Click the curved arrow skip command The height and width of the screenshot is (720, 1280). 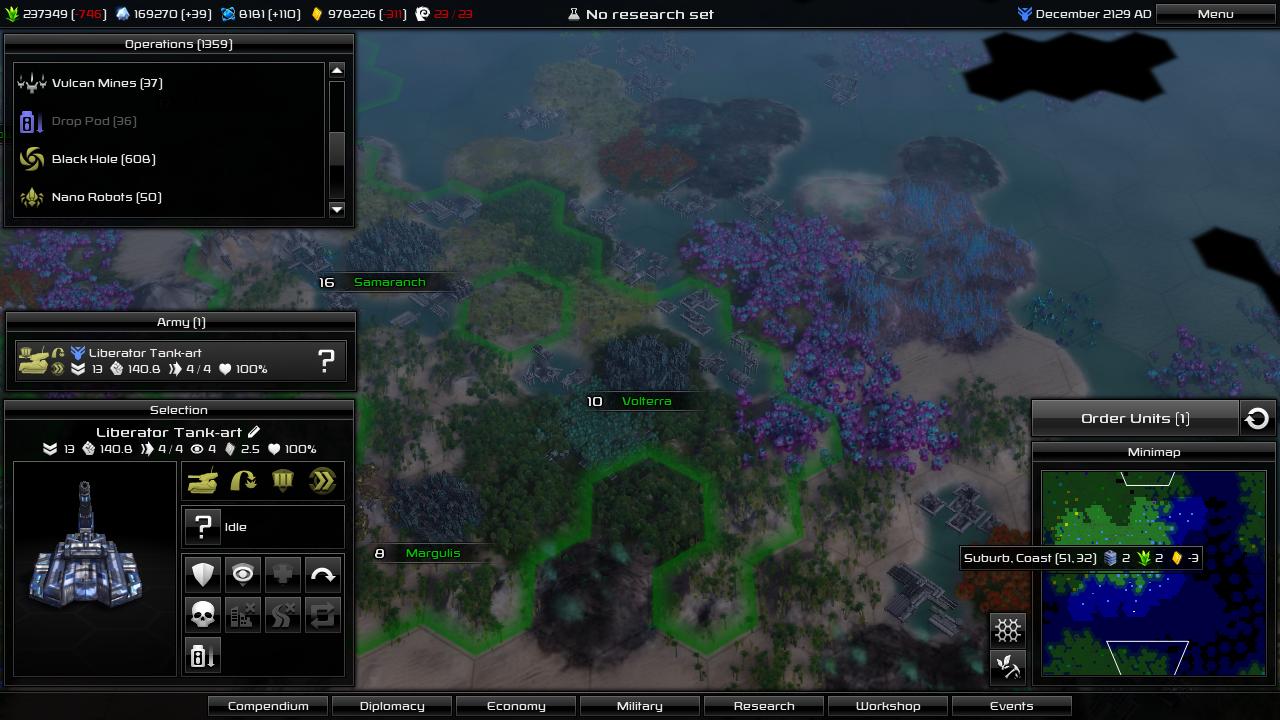pyautogui.click(x=323, y=575)
